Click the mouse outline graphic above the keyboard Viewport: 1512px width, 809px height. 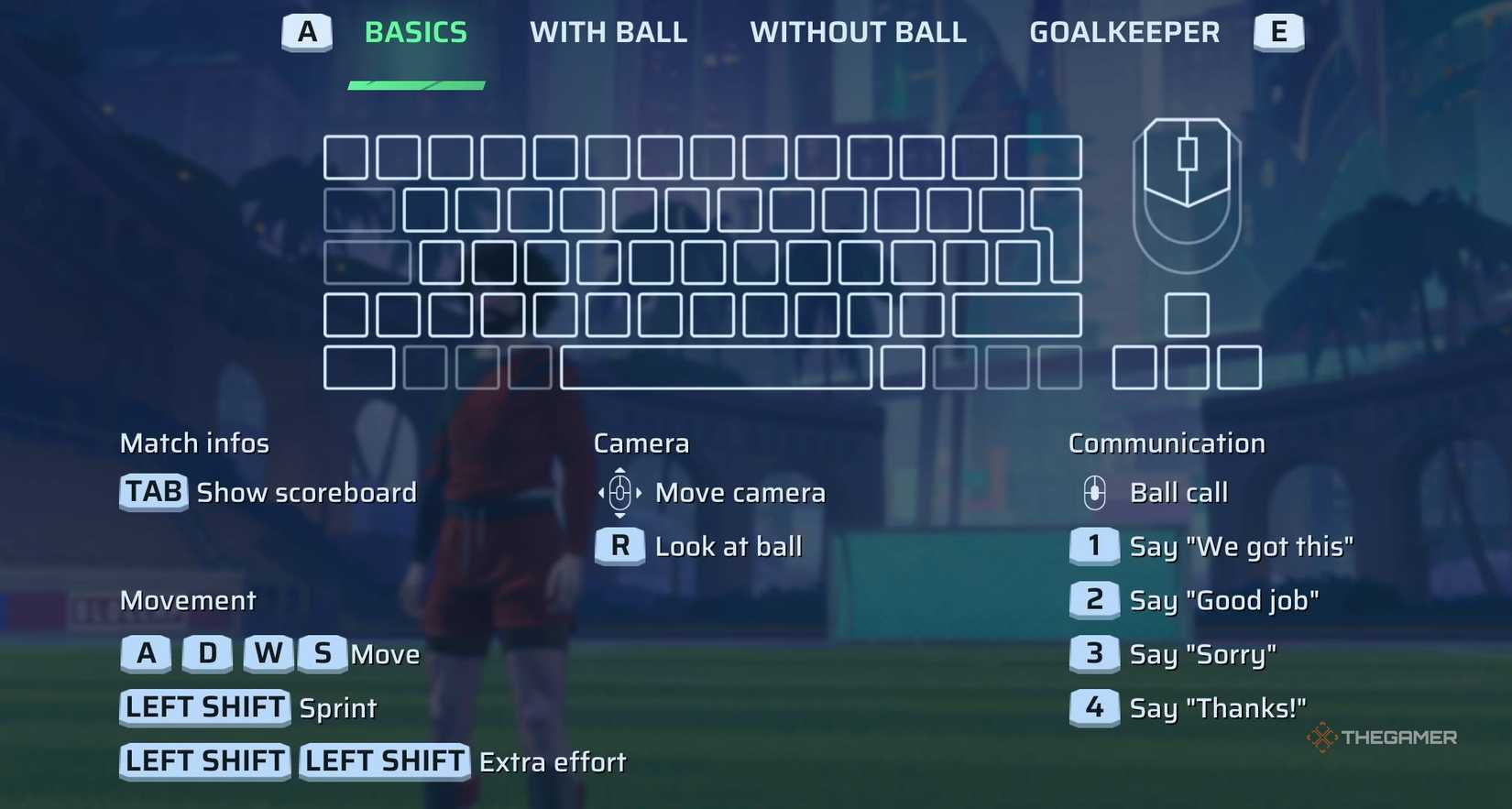pyautogui.click(x=1187, y=192)
